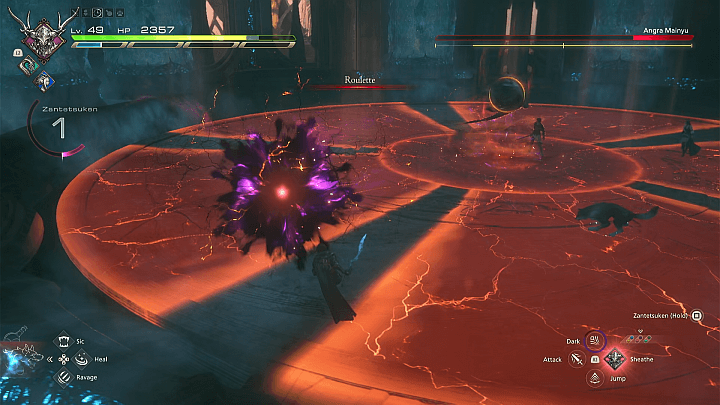Cast the Dark magic action
The width and height of the screenshot is (720, 405).
click(594, 341)
